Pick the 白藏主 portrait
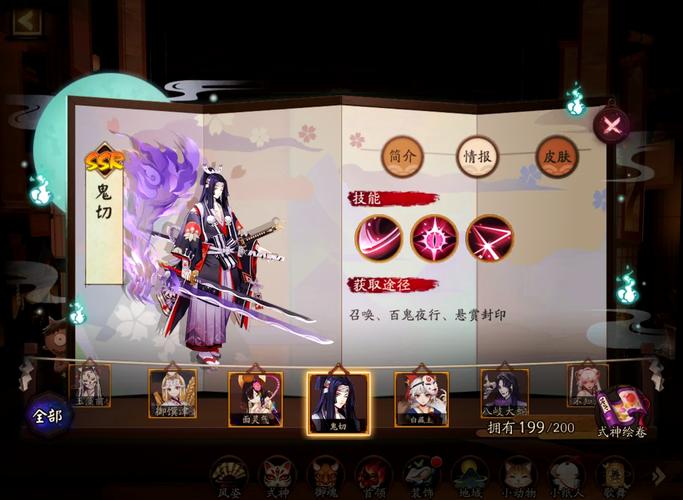This screenshot has height=500, width=683. coord(421,398)
